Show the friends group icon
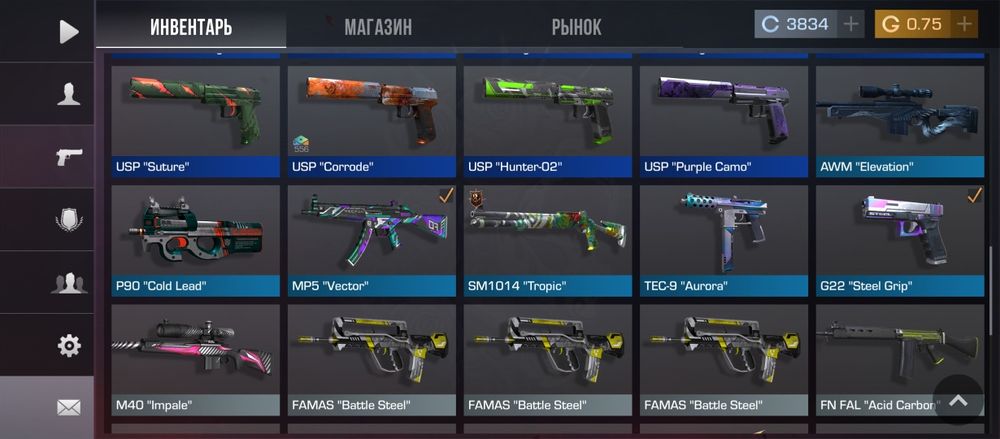Viewport: 1000px width, 439px height. 68,283
